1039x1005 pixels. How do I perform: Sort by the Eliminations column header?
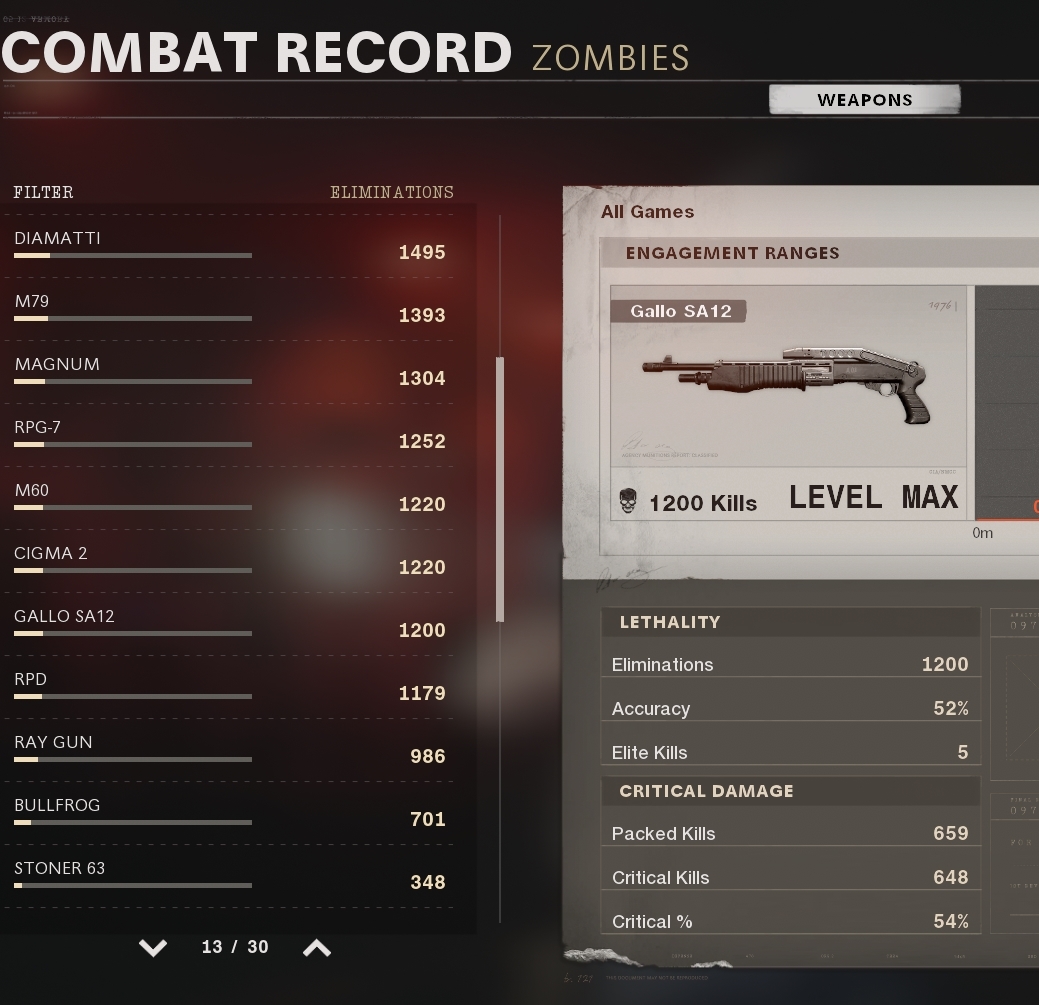click(391, 192)
